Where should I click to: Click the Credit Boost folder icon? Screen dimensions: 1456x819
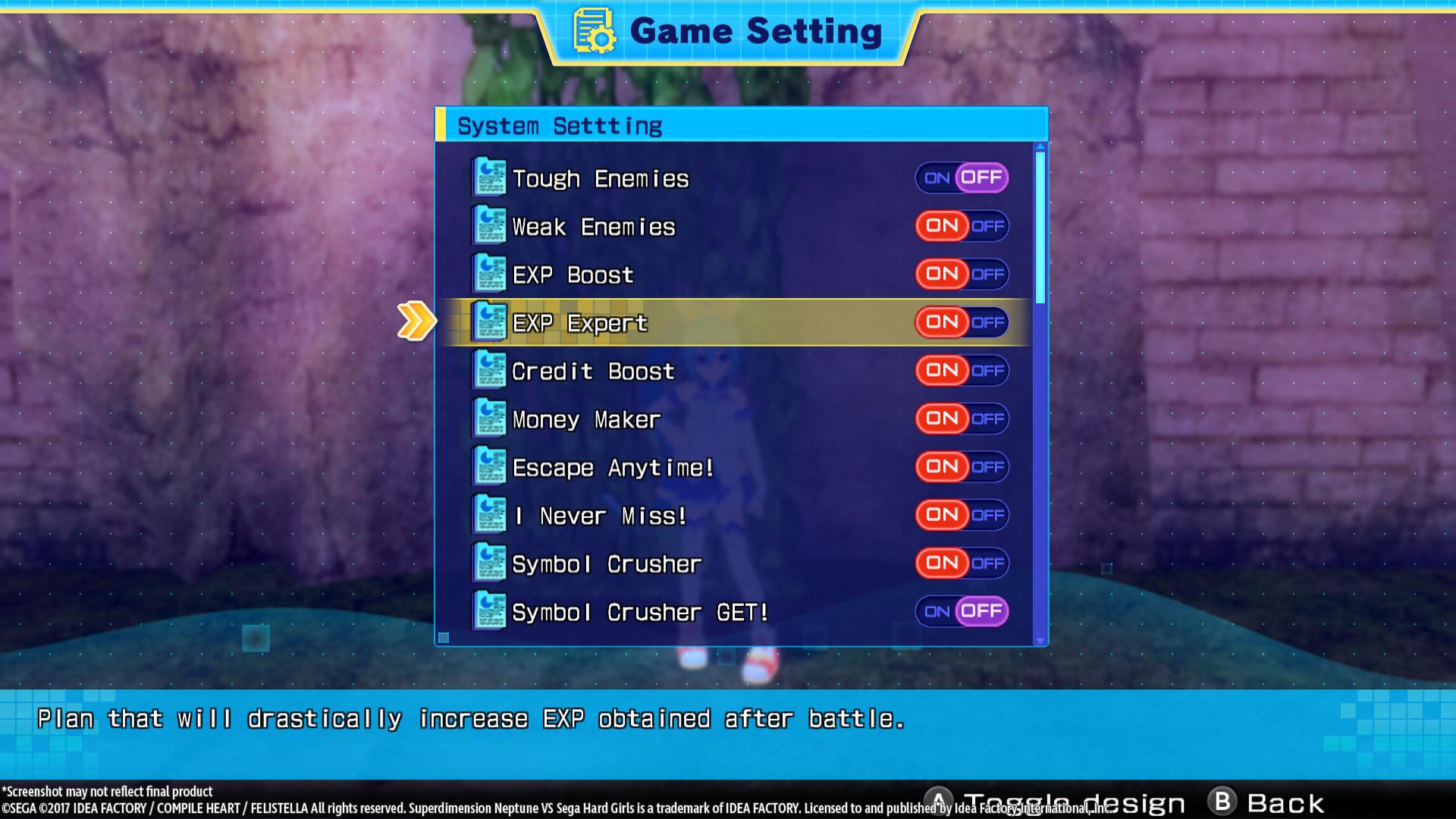pyautogui.click(x=489, y=369)
